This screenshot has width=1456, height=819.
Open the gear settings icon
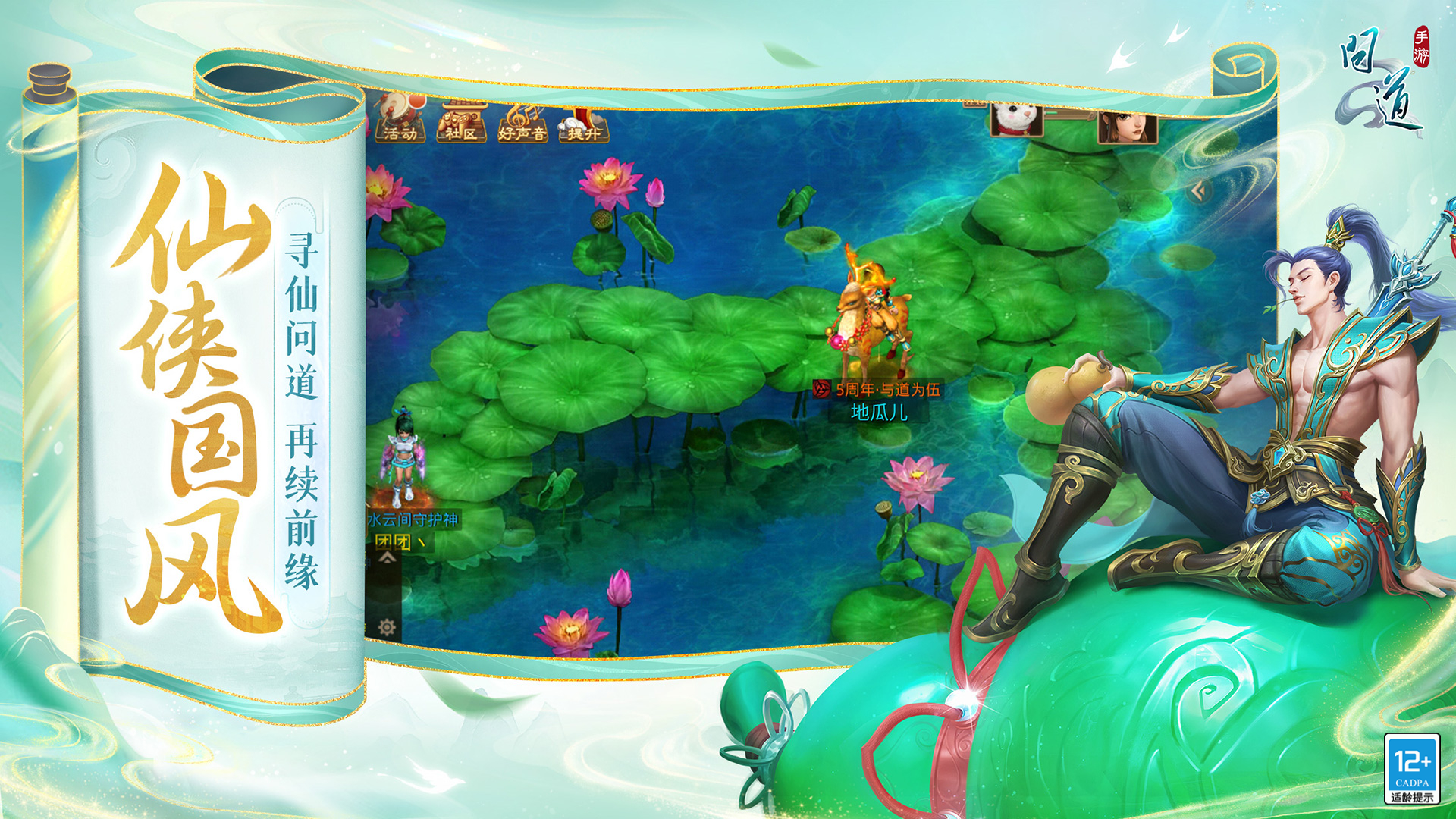tap(387, 627)
